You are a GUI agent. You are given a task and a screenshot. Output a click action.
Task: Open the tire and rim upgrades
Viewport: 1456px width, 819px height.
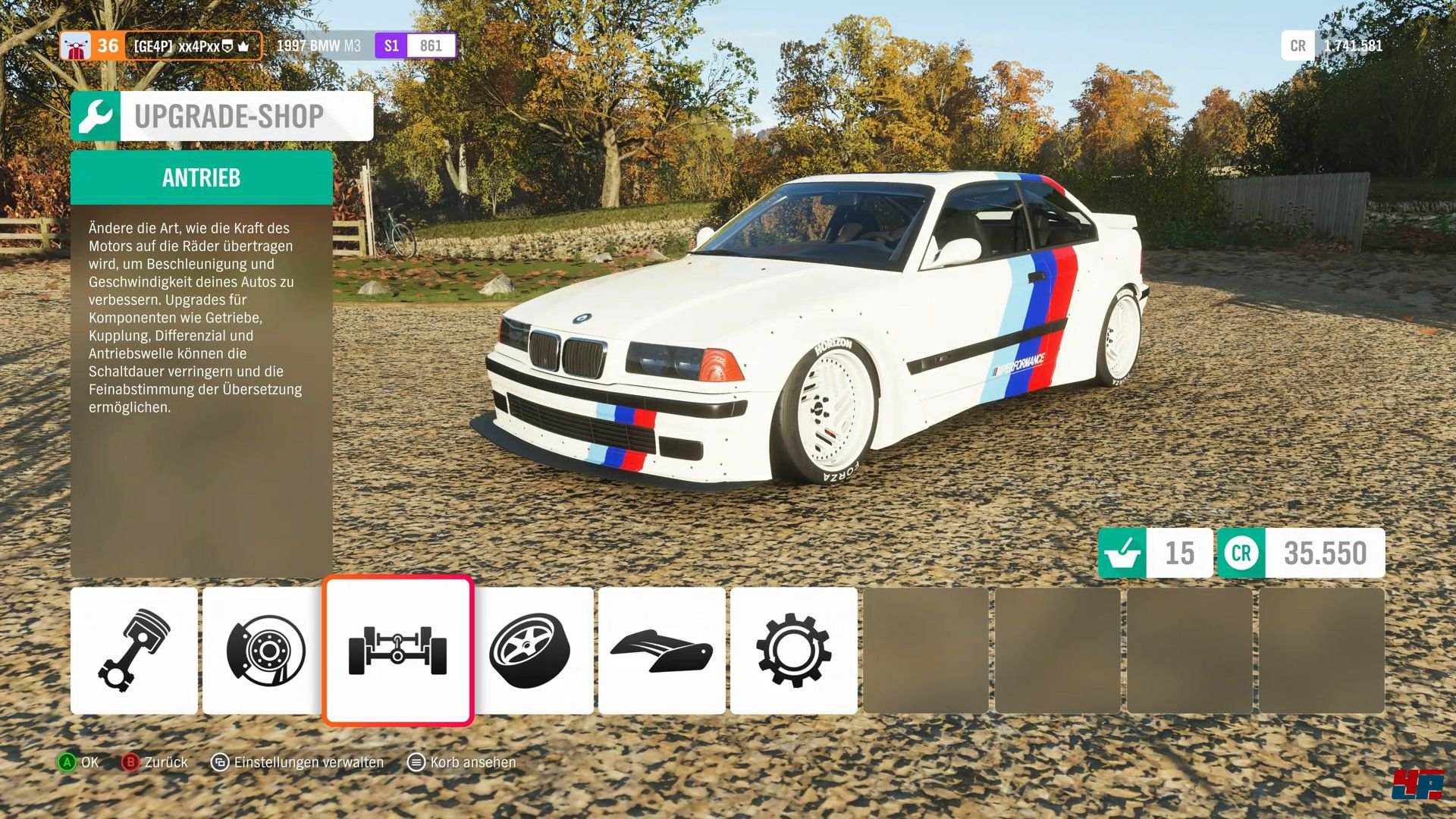[x=532, y=650]
